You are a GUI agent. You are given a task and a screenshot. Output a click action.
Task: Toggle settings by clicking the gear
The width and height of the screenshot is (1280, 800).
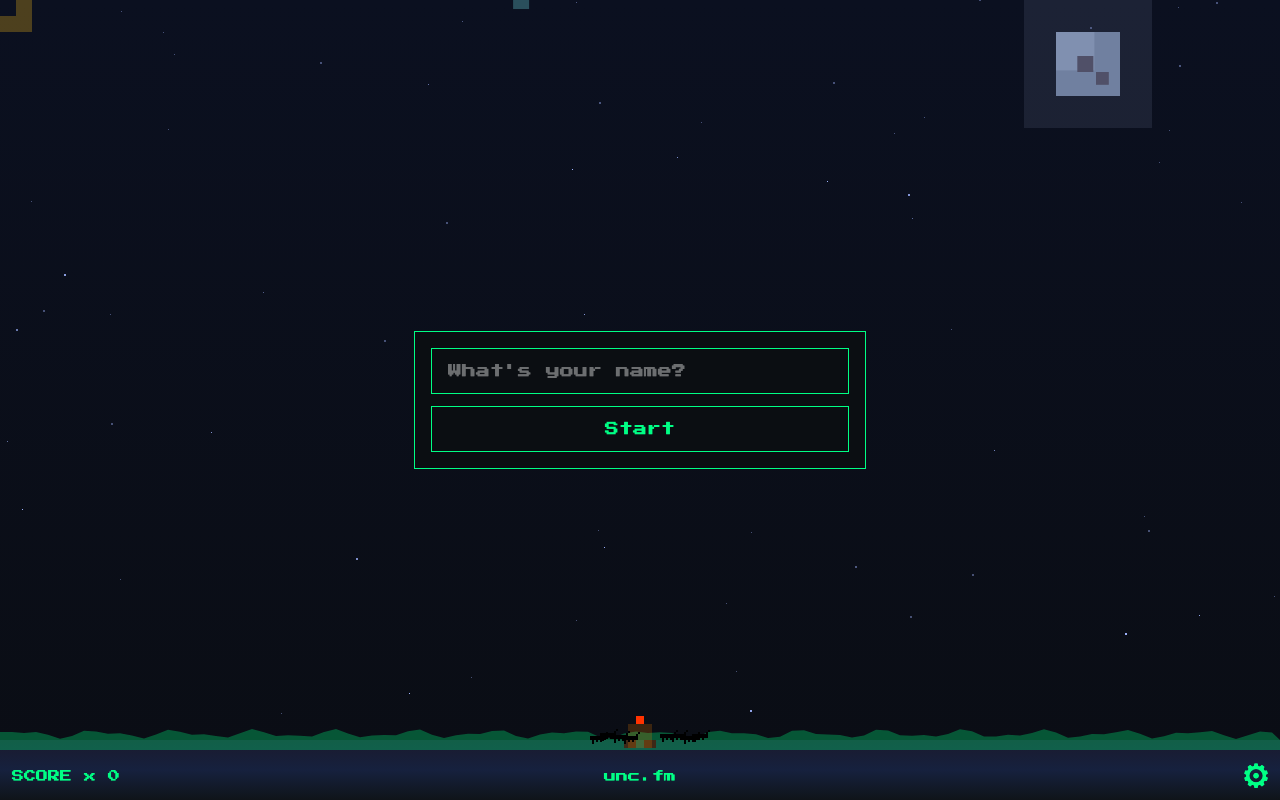click(x=1256, y=776)
